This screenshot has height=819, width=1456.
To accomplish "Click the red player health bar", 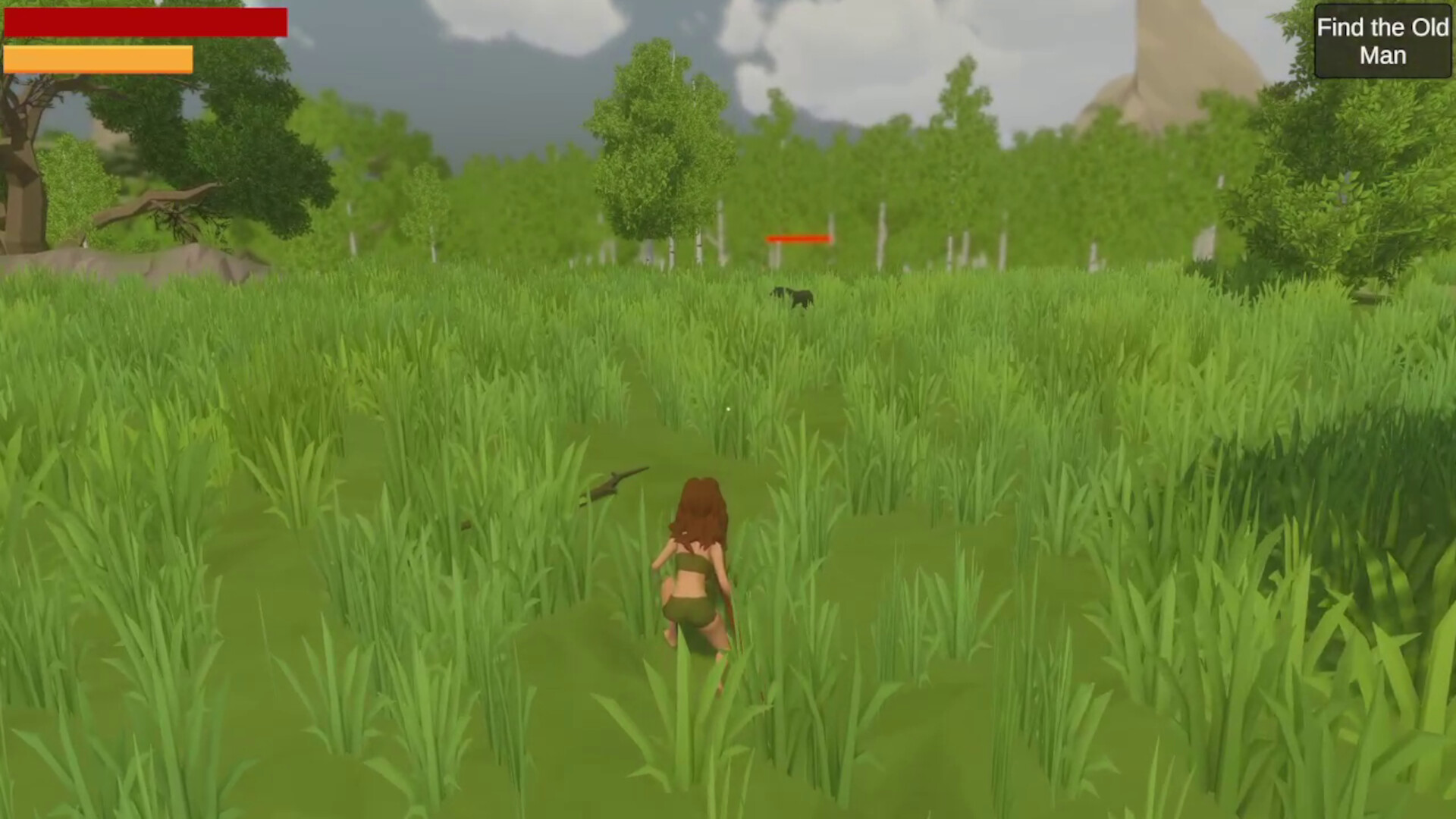I will pyautogui.click(x=144, y=23).
